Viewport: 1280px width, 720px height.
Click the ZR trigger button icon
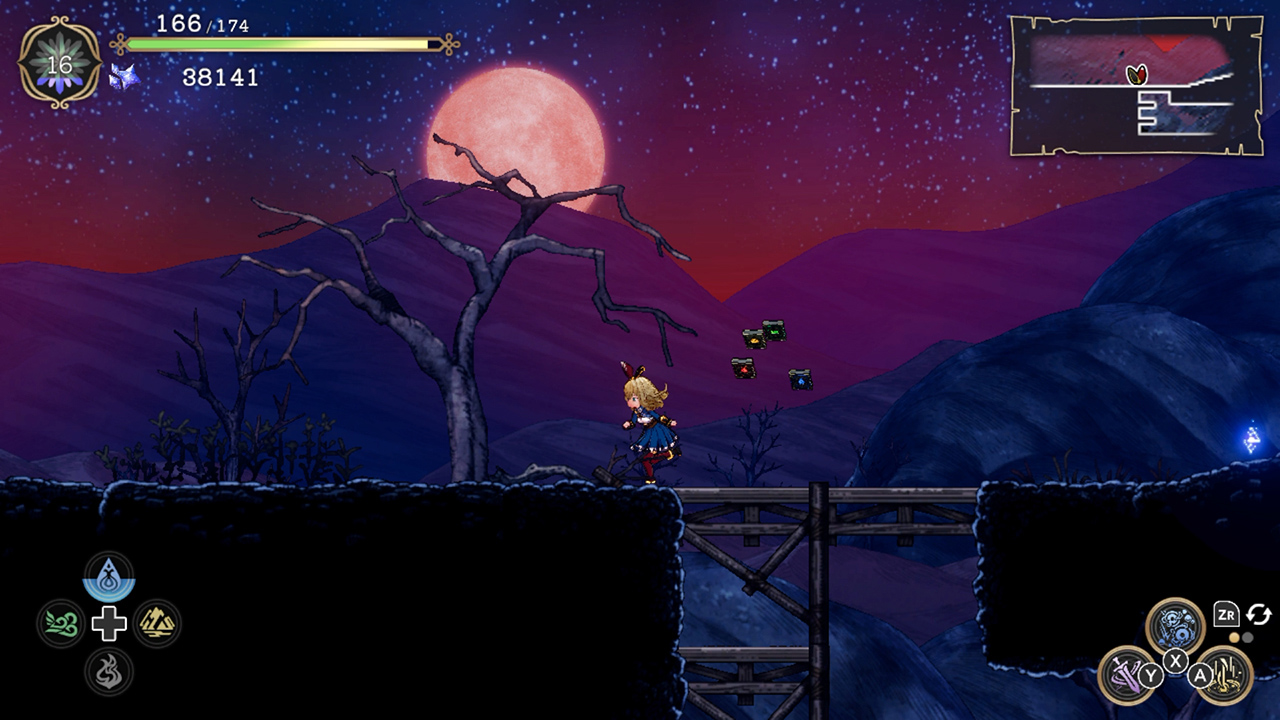(1226, 613)
